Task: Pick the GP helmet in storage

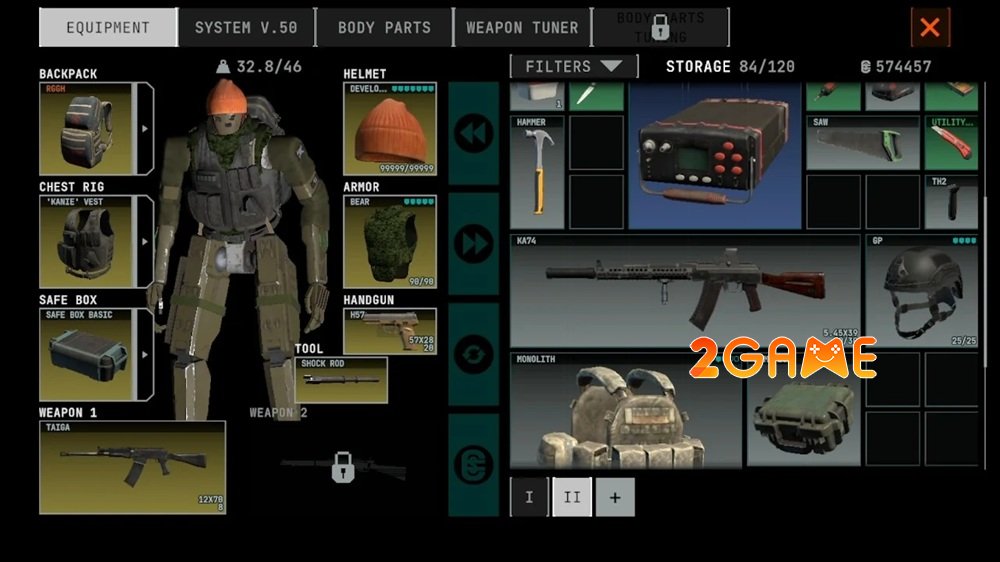Action: coord(922,291)
